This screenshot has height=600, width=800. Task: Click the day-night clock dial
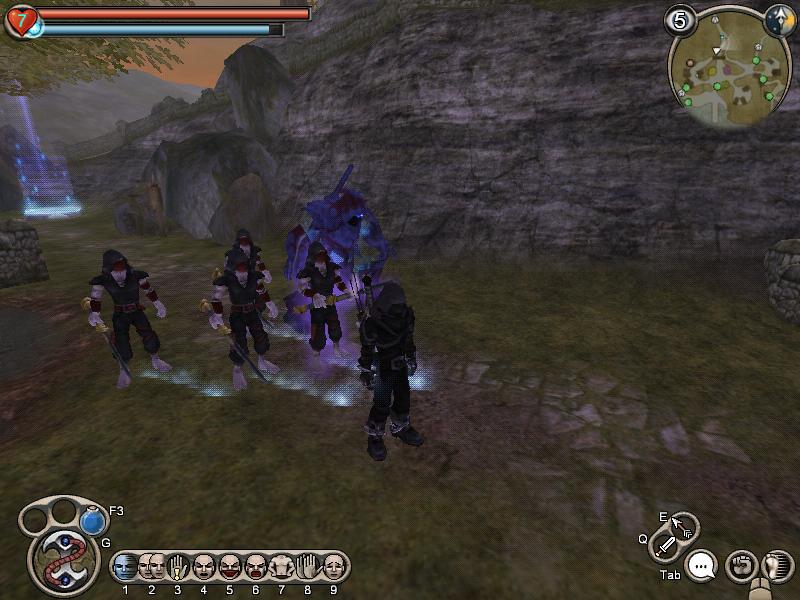click(x=780, y=20)
